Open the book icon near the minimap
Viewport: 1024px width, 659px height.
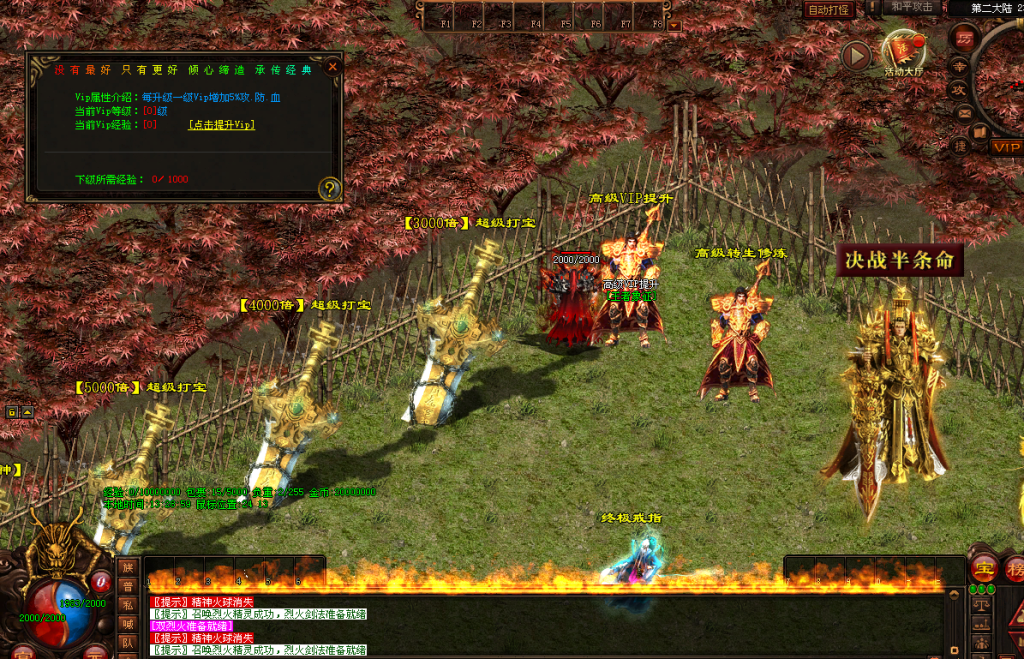pyautogui.click(x=979, y=132)
